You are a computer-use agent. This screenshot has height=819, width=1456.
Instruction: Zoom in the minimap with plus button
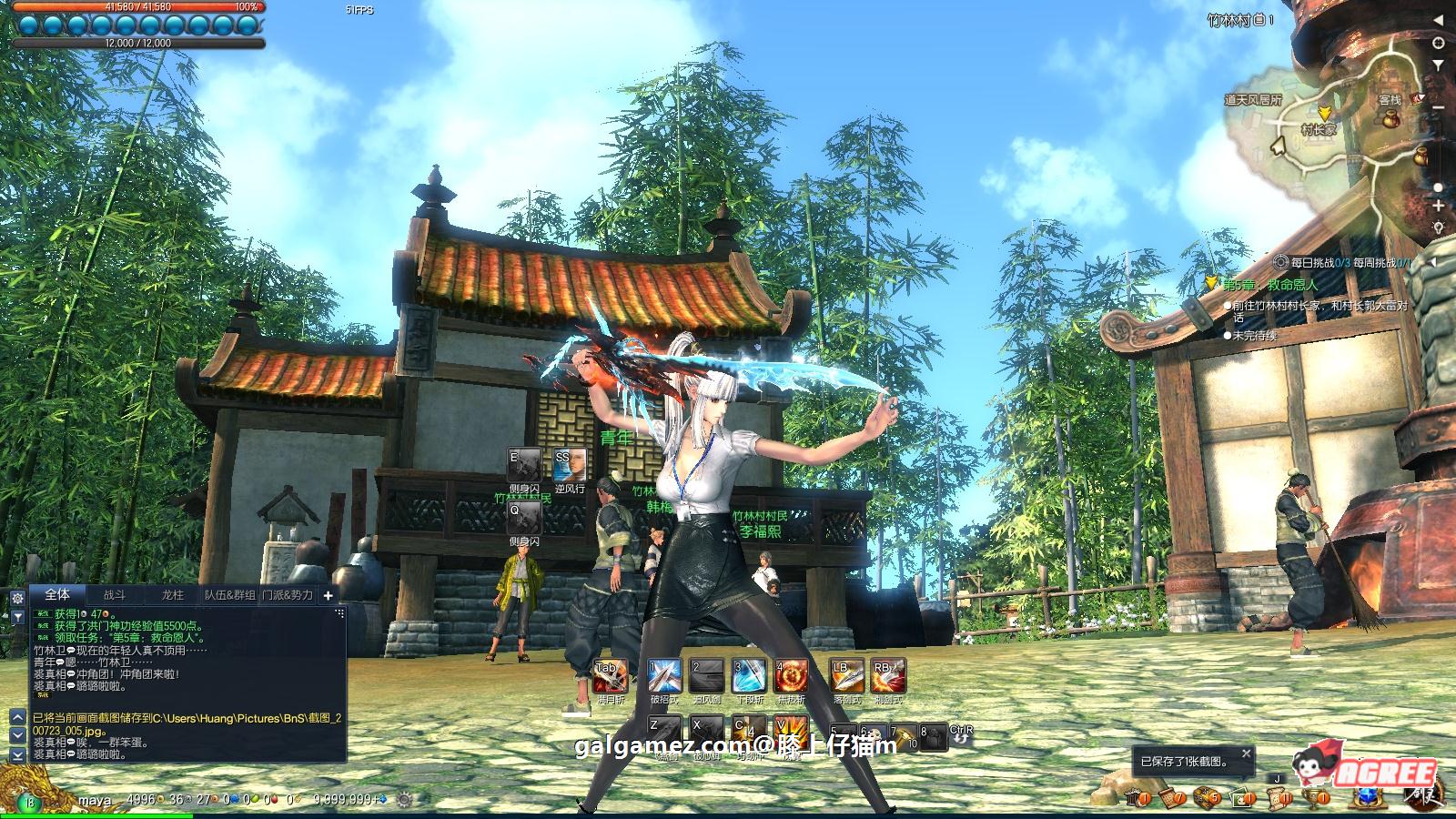tap(1439, 207)
